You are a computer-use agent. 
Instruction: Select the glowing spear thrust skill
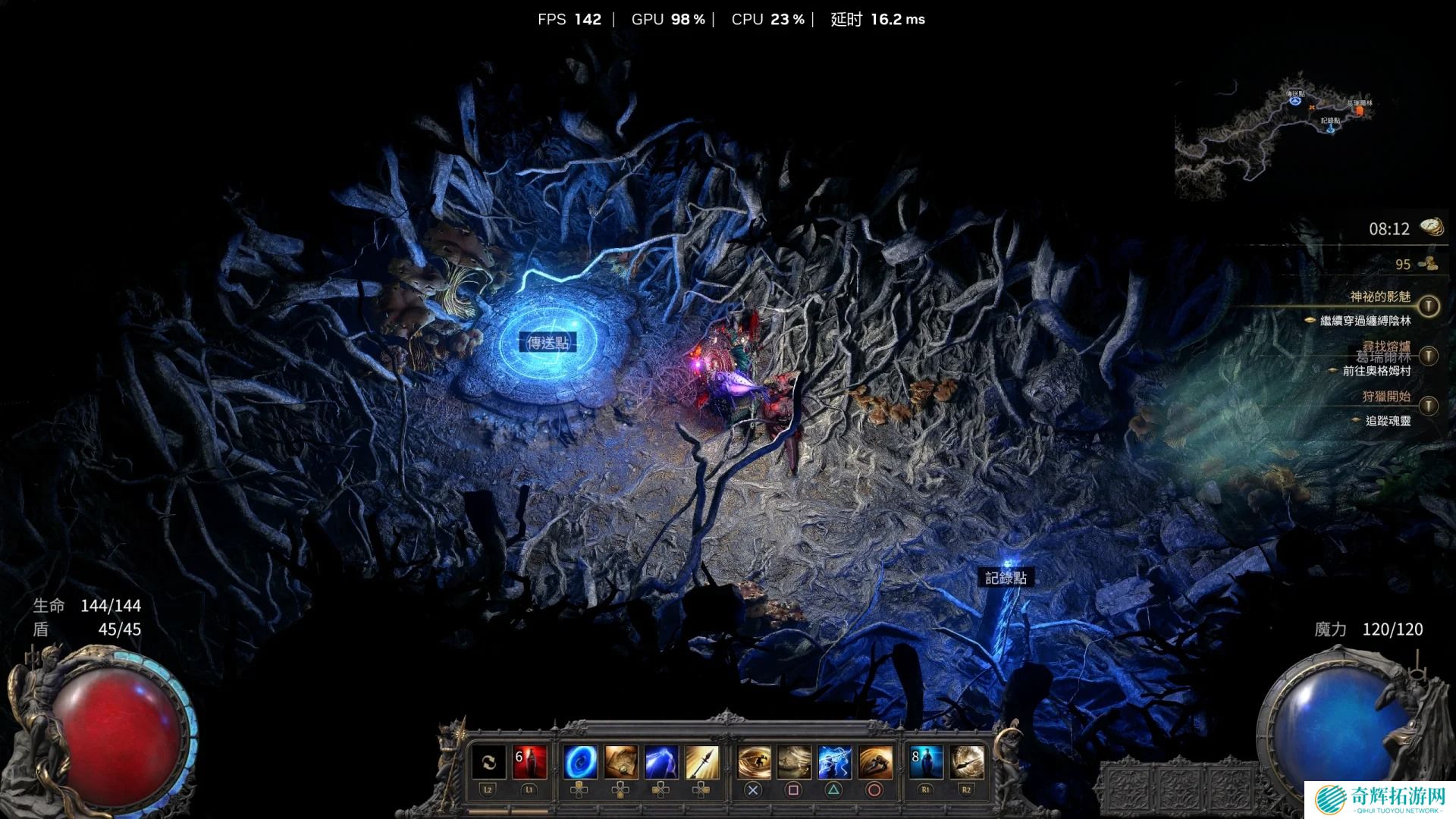click(x=966, y=763)
